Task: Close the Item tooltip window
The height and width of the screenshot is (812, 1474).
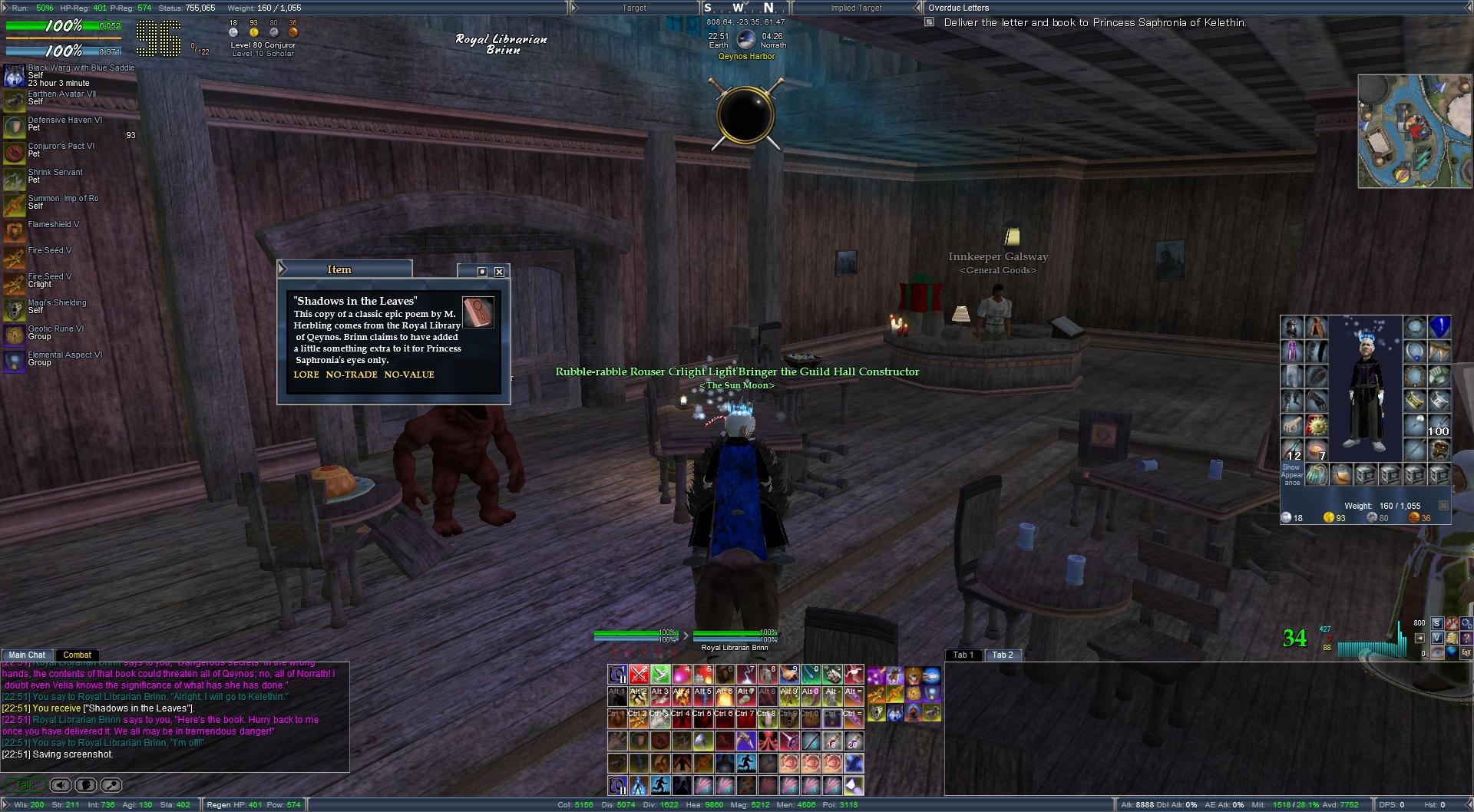Action: [499, 272]
